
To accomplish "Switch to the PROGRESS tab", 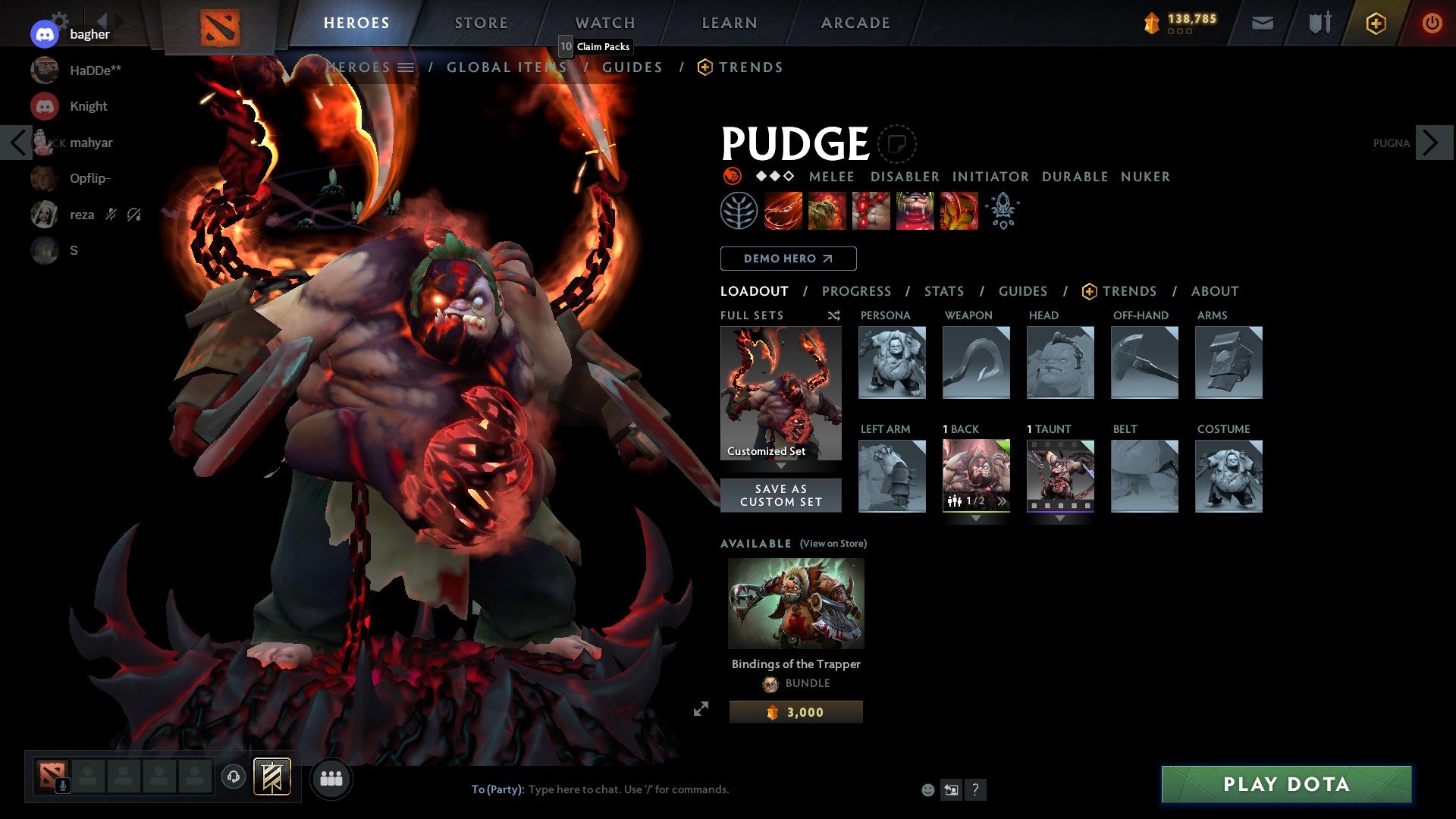I will pyautogui.click(x=857, y=291).
